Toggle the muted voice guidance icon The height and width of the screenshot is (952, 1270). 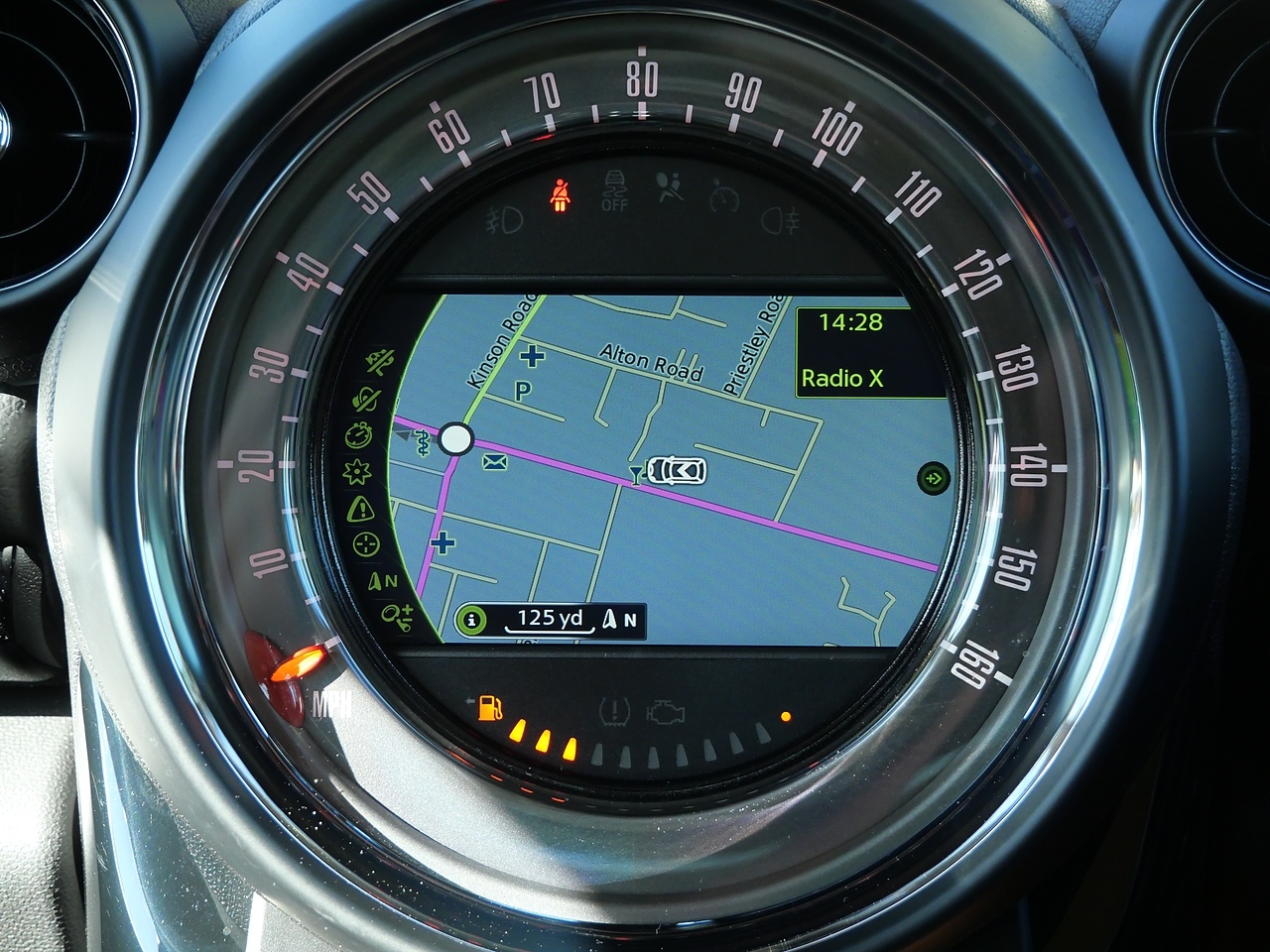coord(366,399)
